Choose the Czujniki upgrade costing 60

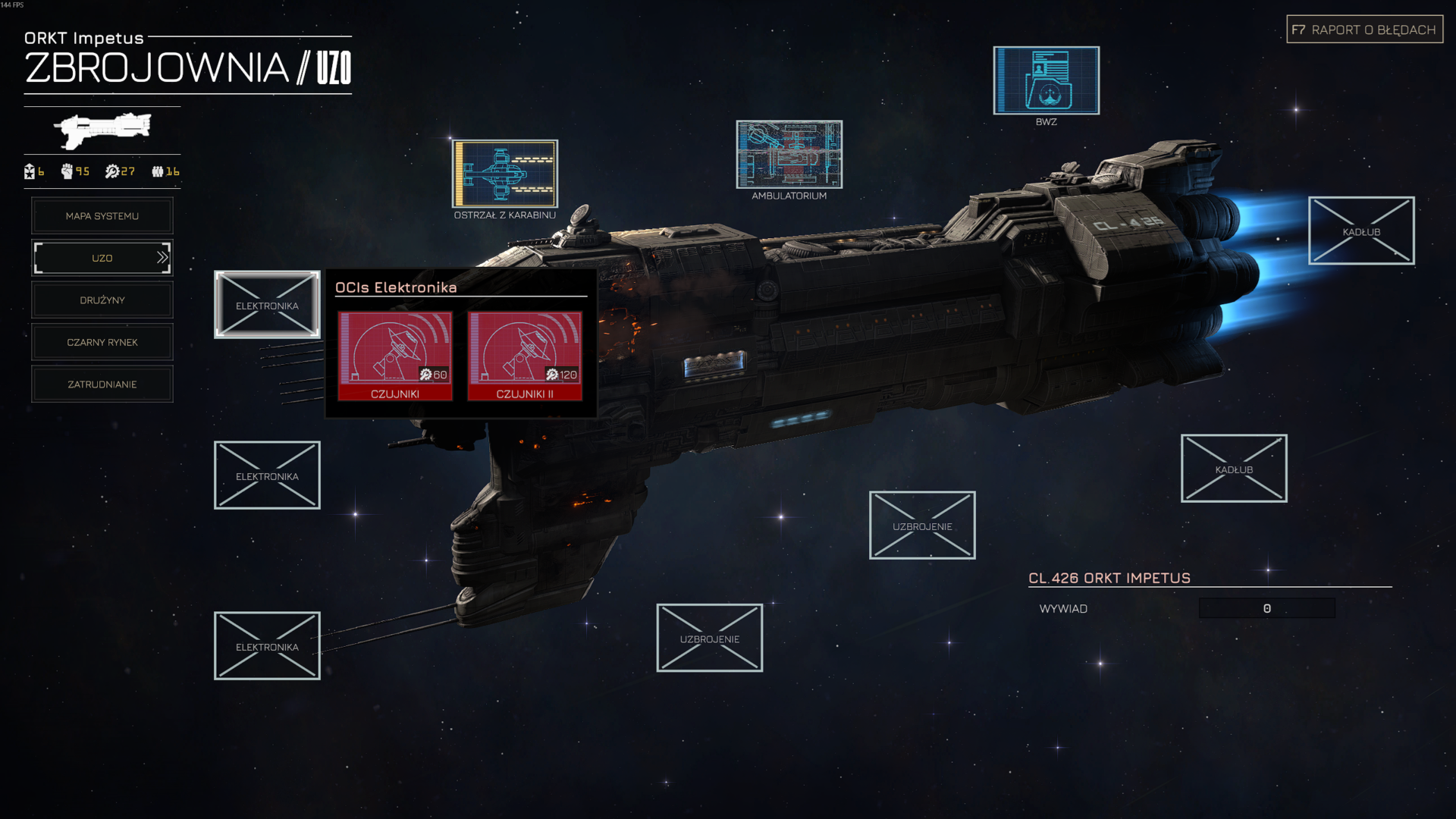(395, 356)
